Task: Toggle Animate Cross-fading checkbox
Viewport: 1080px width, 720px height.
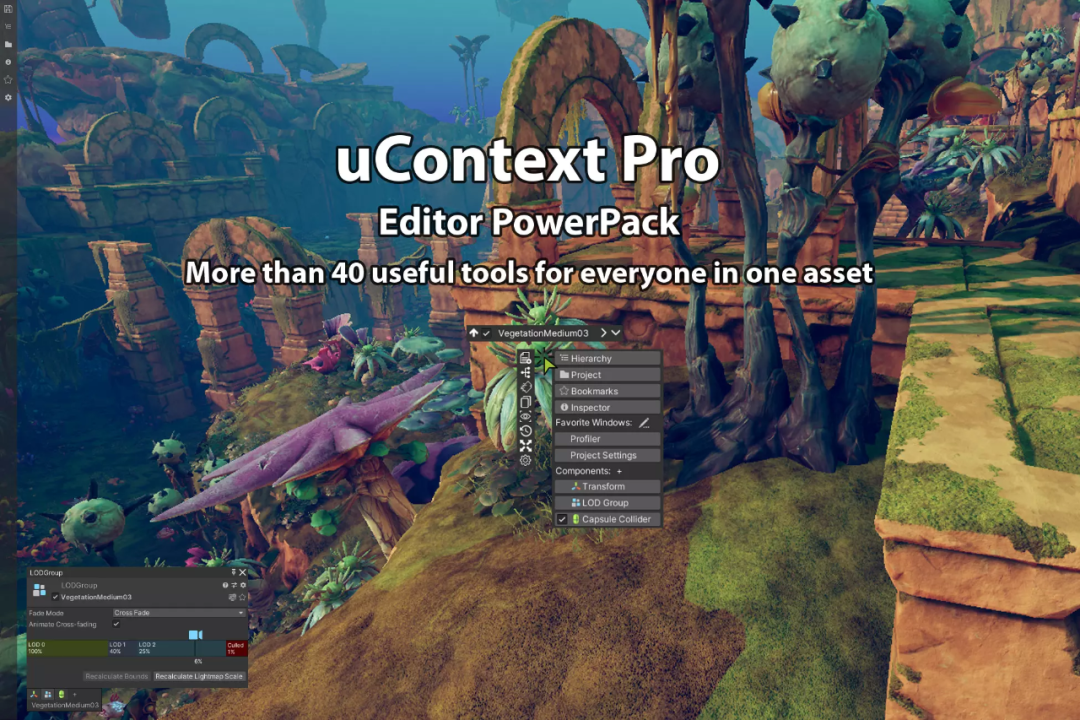Action: [116, 624]
